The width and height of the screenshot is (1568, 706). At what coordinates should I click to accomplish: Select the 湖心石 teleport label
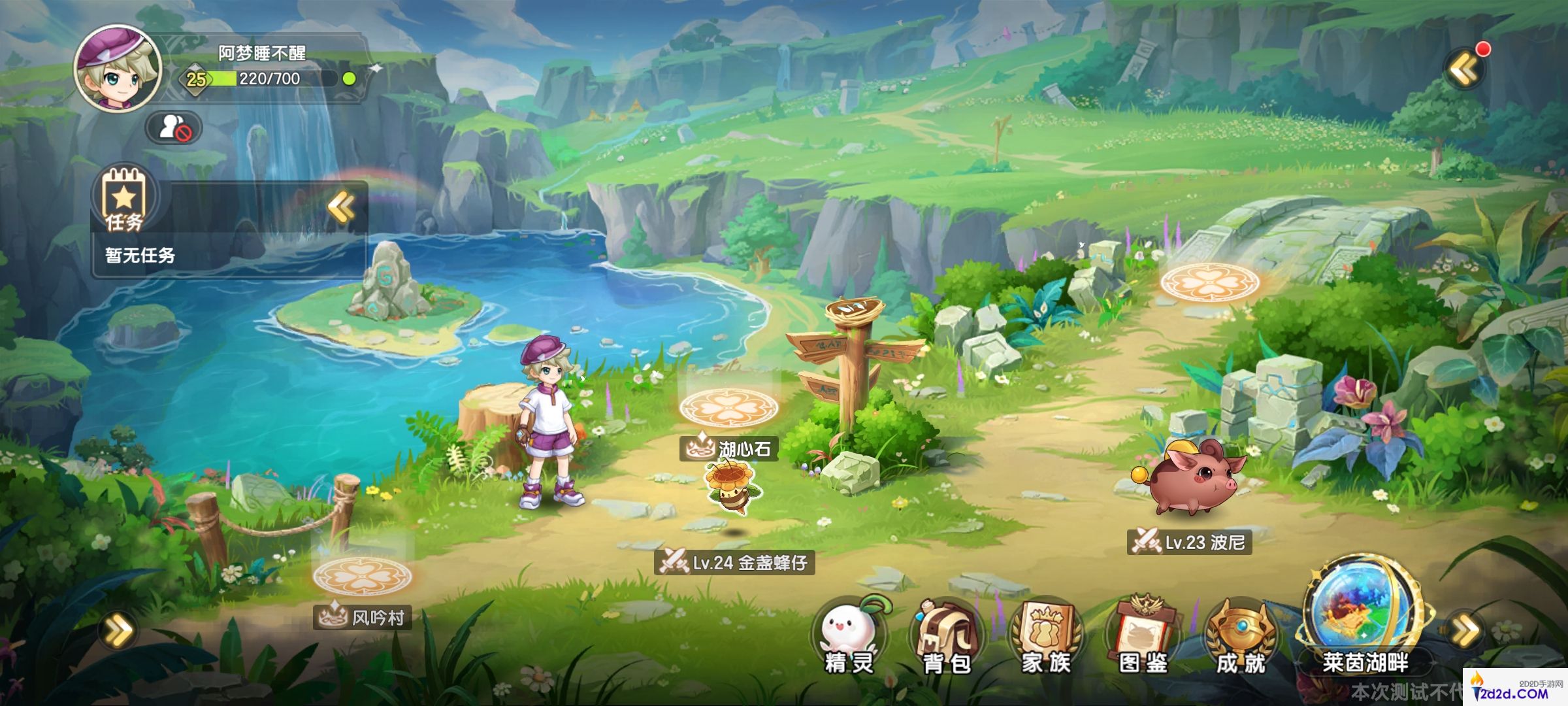[x=729, y=449]
